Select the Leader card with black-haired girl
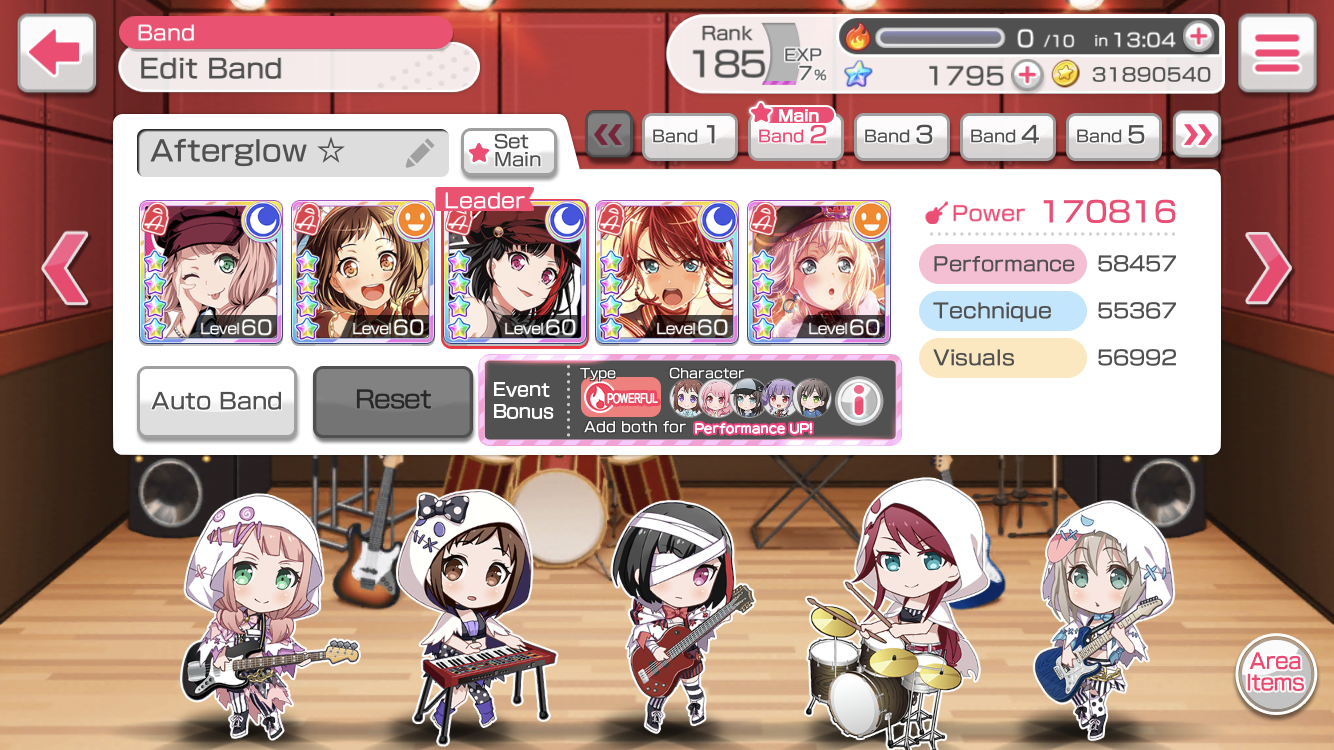The image size is (1334, 750). pyautogui.click(x=514, y=272)
